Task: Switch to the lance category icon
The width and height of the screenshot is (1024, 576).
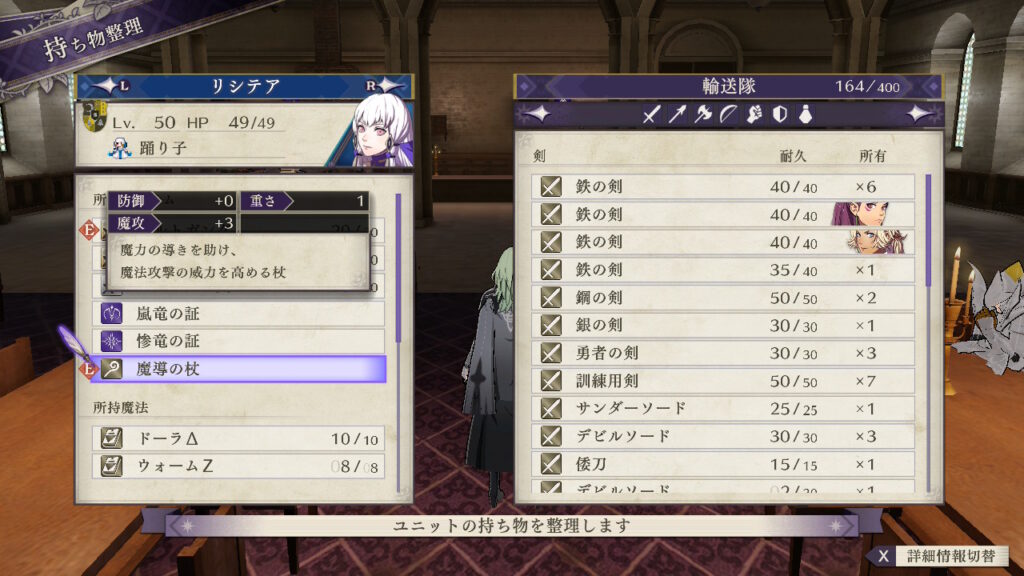Action: pos(677,115)
